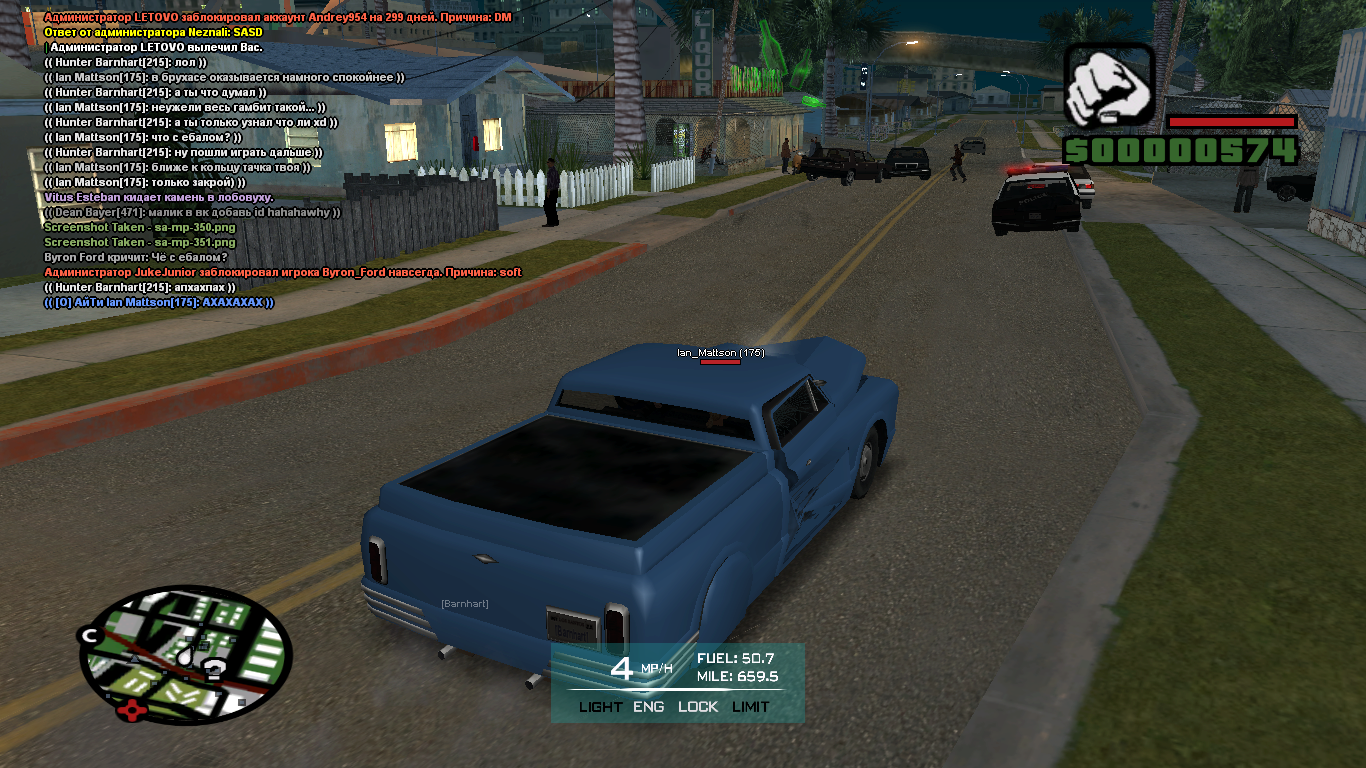Screen dimensions: 1366x768
Task: Toggle the ENG engine indicator
Action: pyautogui.click(x=649, y=707)
